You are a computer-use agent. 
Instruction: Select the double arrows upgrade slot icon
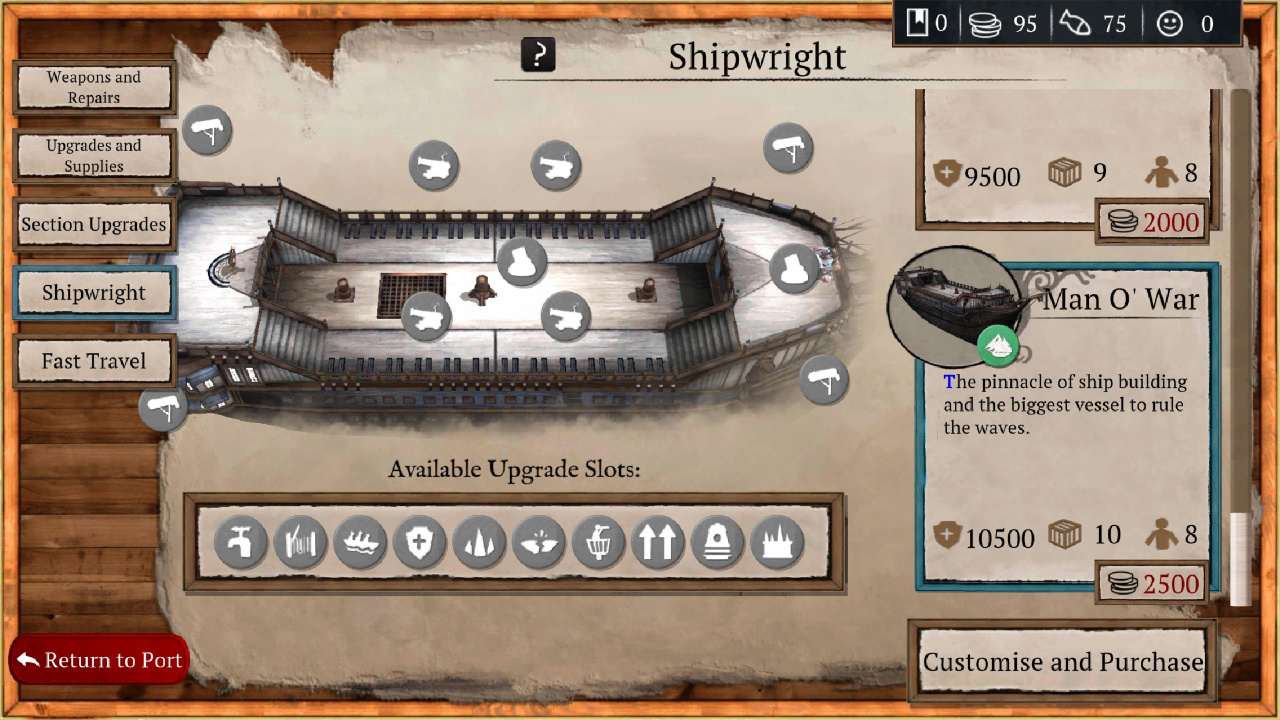(x=658, y=543)
